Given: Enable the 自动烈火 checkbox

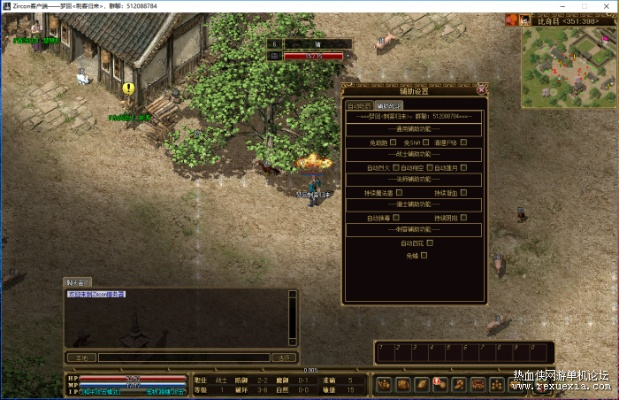Looking at the screenshot, I should tap(395, 167).
